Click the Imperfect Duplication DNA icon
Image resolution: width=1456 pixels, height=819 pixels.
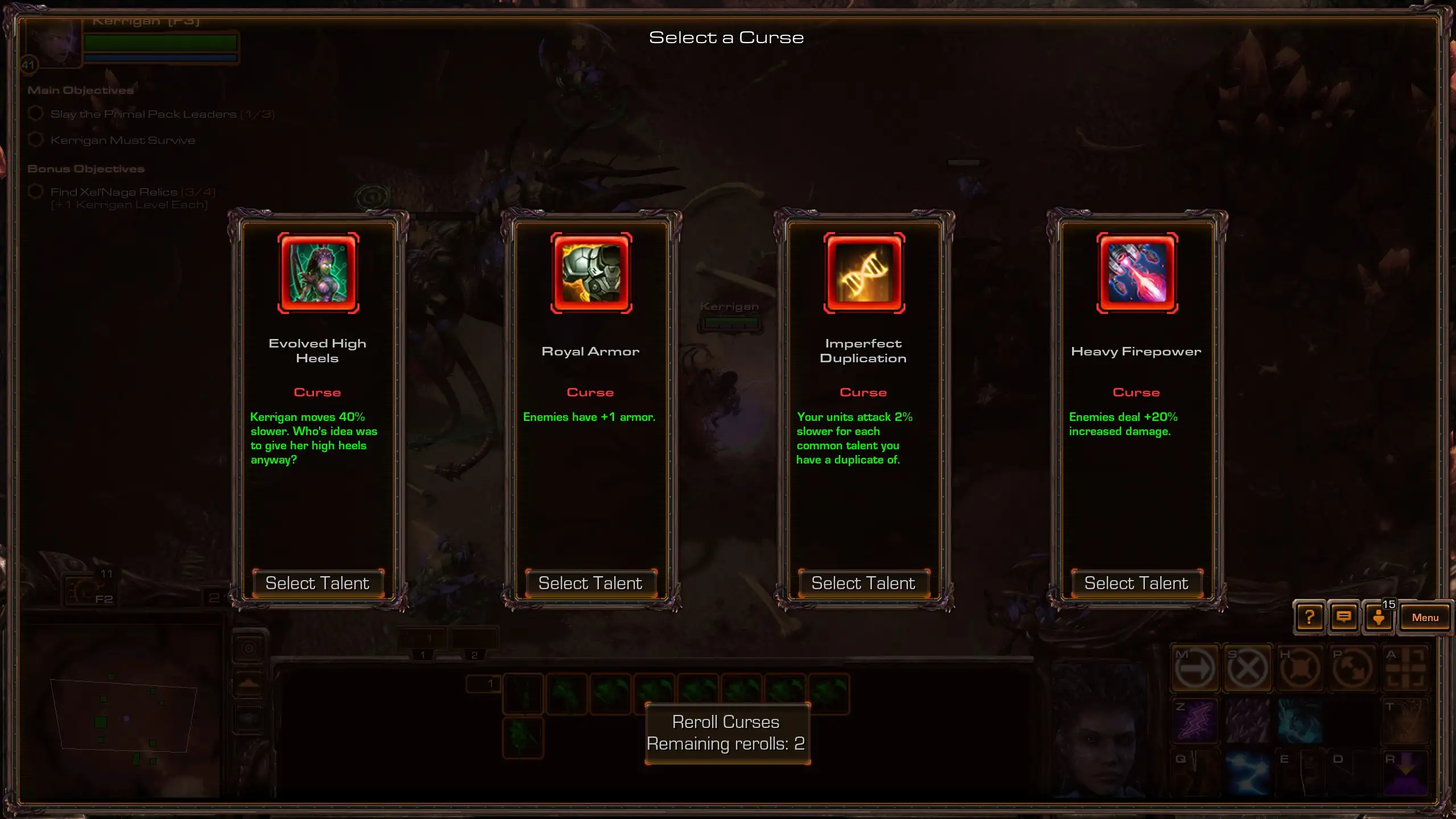tap(864, 273)
